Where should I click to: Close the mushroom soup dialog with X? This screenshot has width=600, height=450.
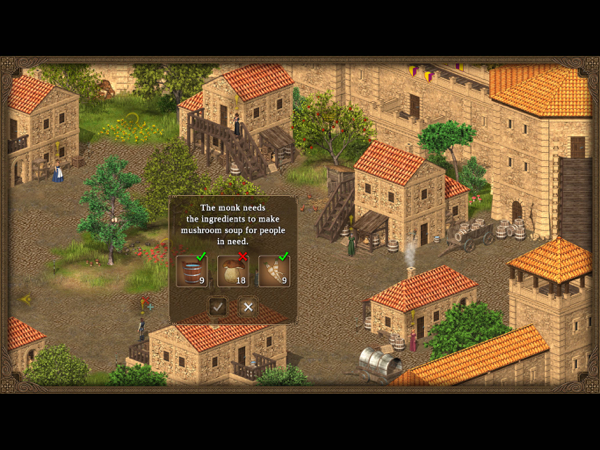coord(248,307)
